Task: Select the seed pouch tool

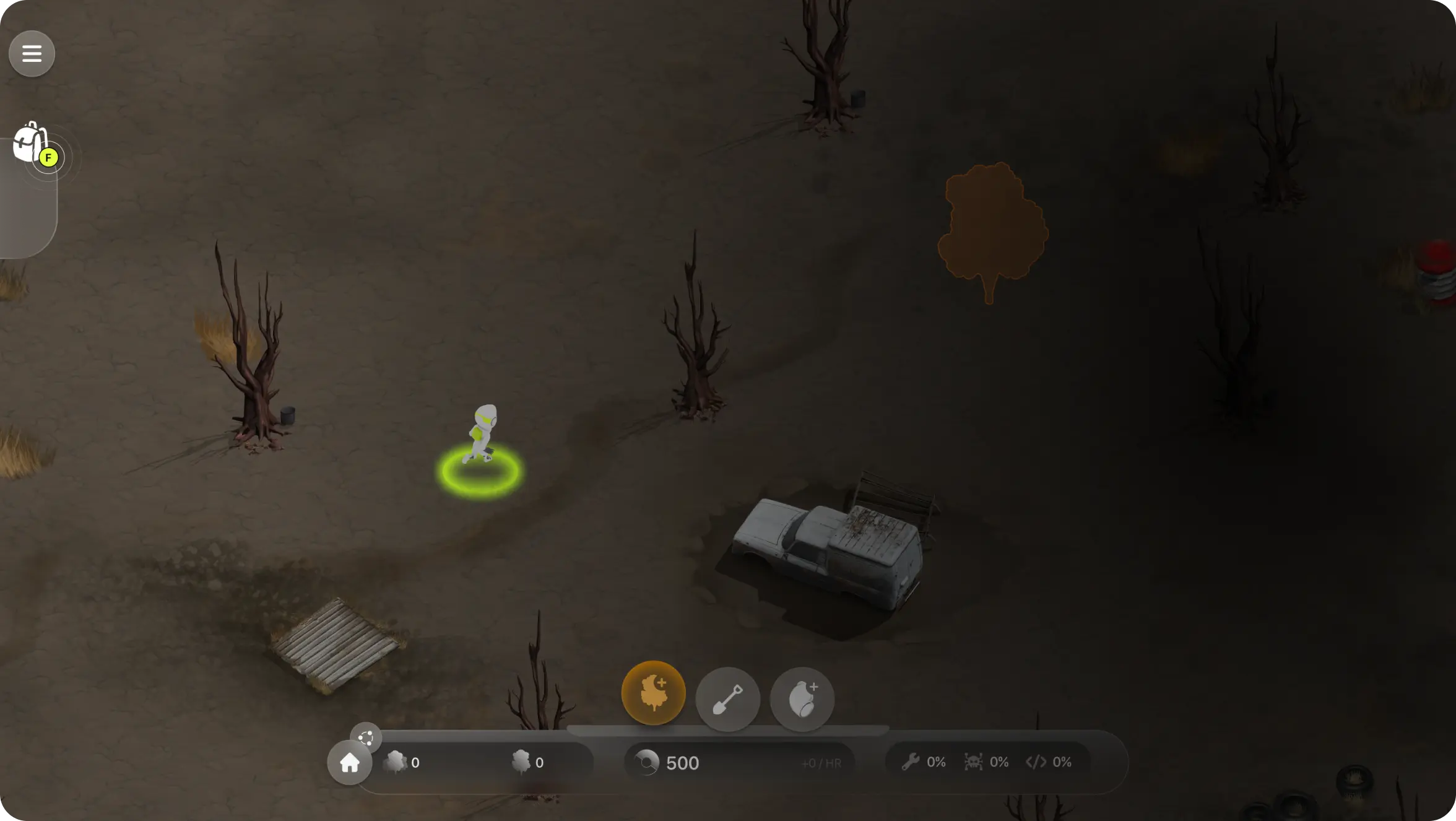Action: [802, 699]
